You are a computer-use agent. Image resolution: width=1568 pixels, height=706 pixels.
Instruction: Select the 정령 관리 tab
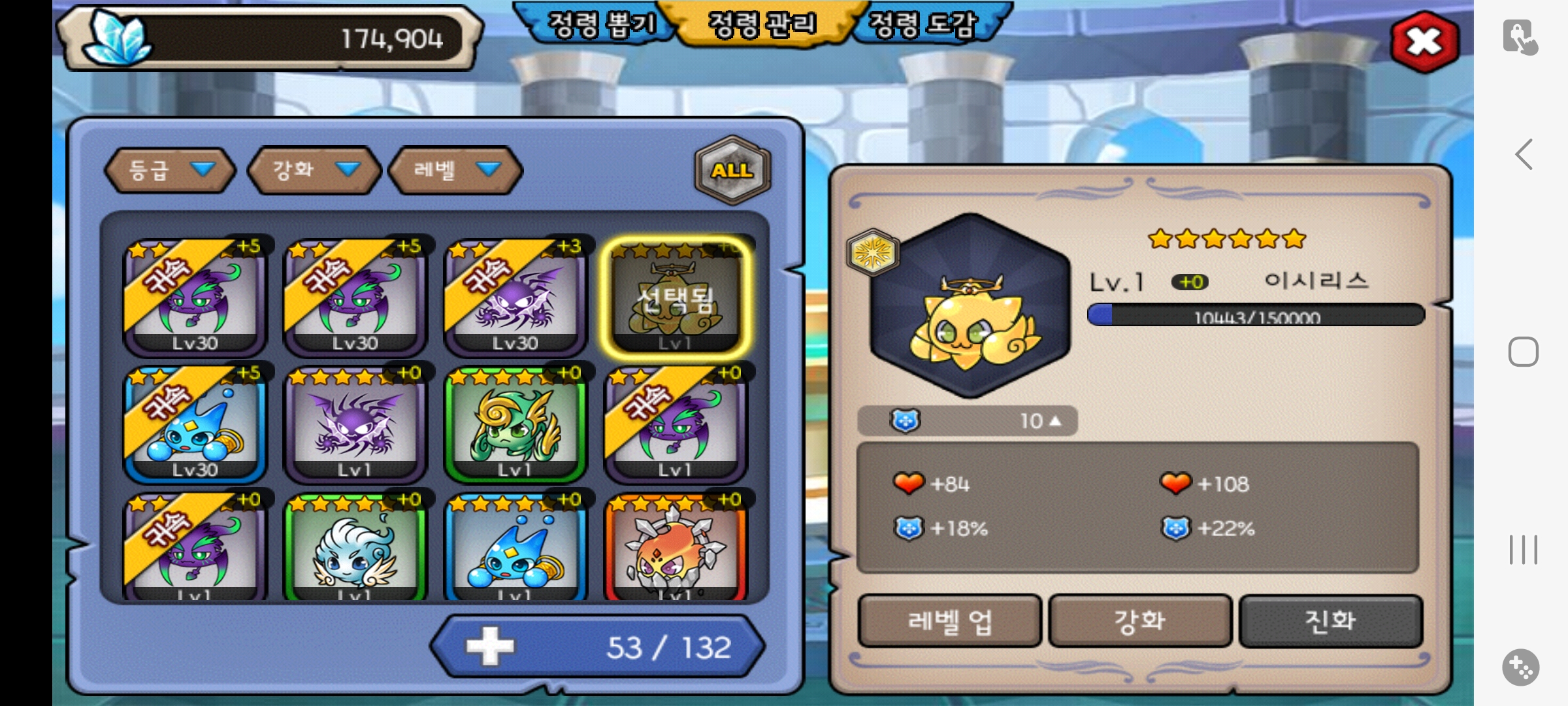click(762, 25)
